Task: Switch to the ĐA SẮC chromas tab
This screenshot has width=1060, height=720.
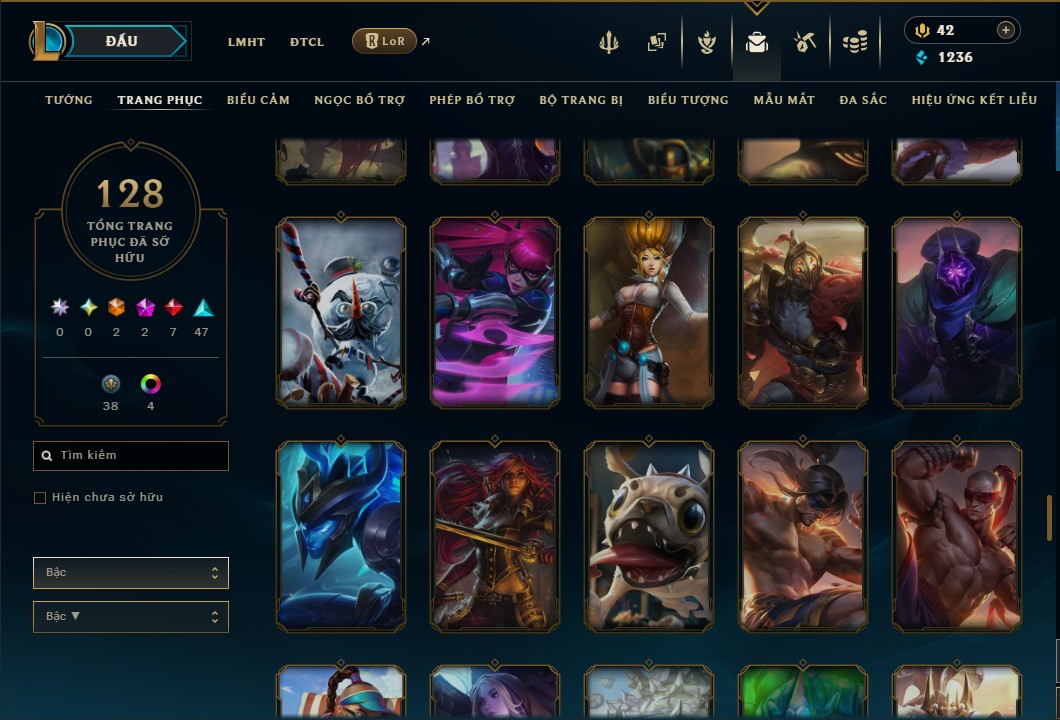Action: click(x=863, y=100)
